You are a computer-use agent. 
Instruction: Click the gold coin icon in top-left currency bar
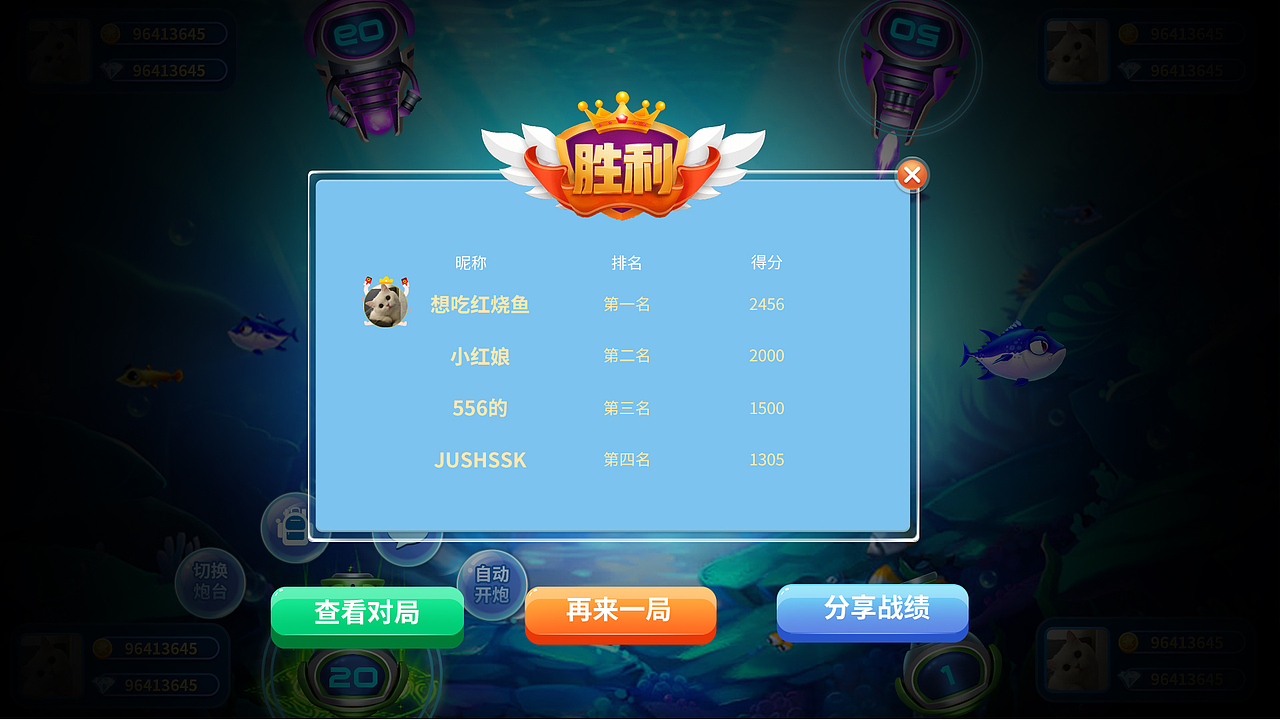(110, 33)
